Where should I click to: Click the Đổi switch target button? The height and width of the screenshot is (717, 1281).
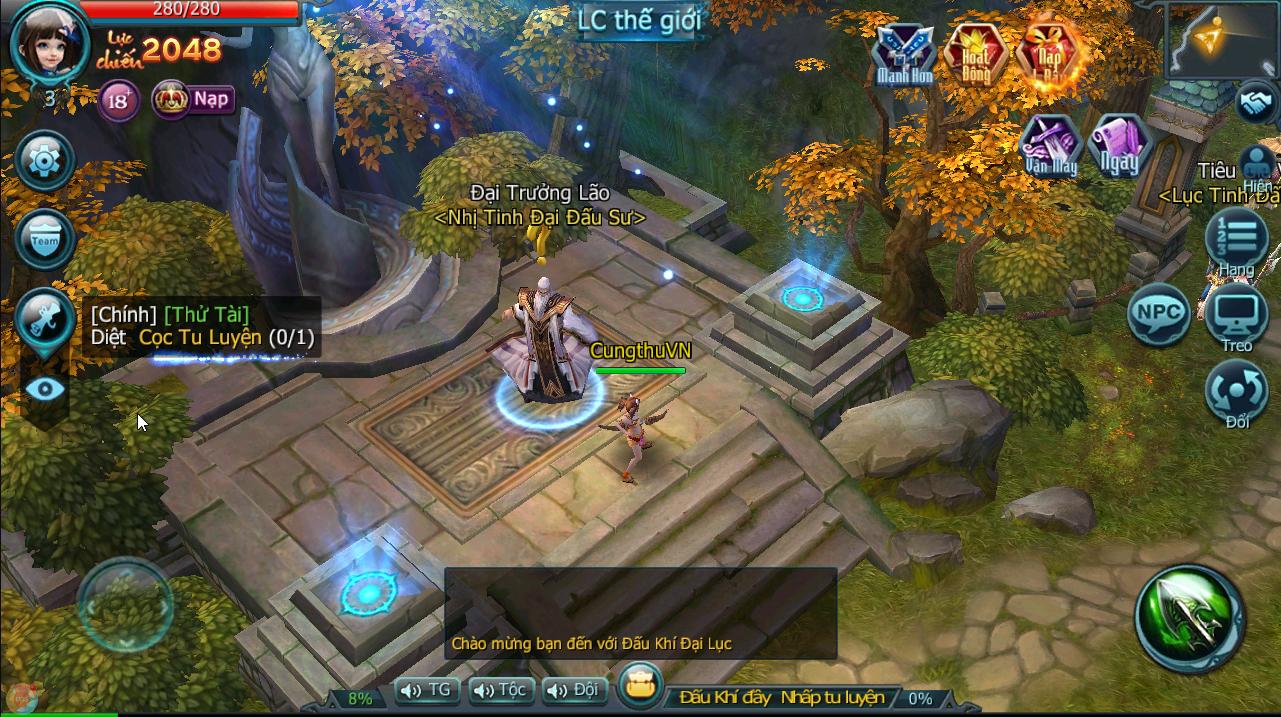click(x=1236, y=392)
